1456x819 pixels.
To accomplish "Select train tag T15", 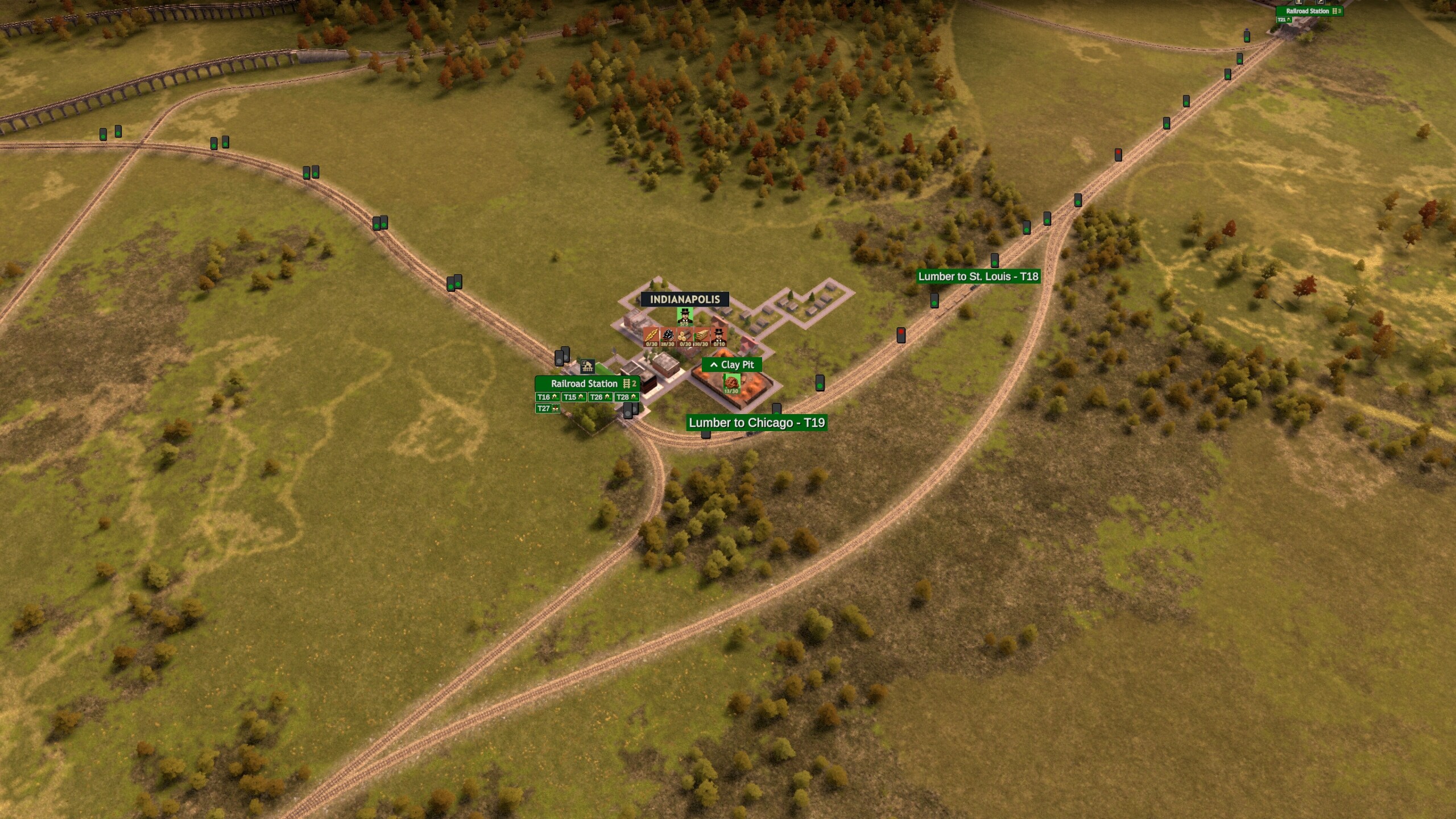I will 573,397.
